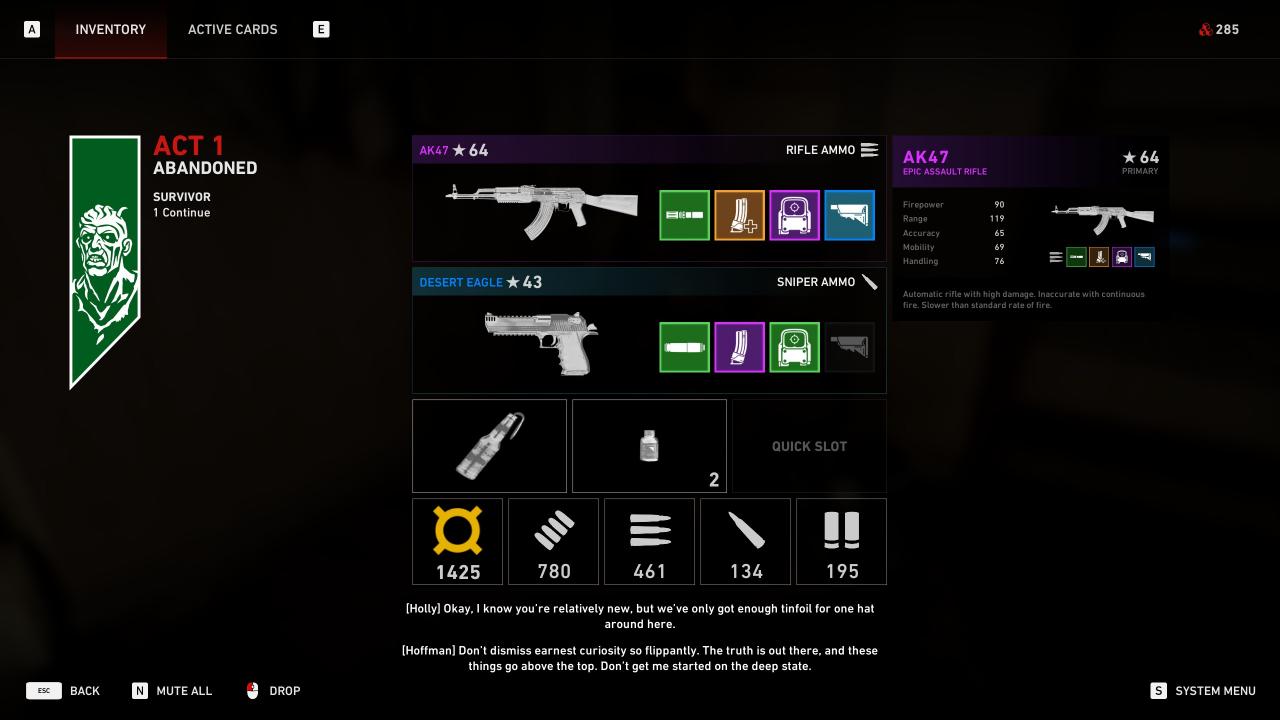Click the Desert Eagle empty stock slot
The image size is (1280, 720).
849,347
